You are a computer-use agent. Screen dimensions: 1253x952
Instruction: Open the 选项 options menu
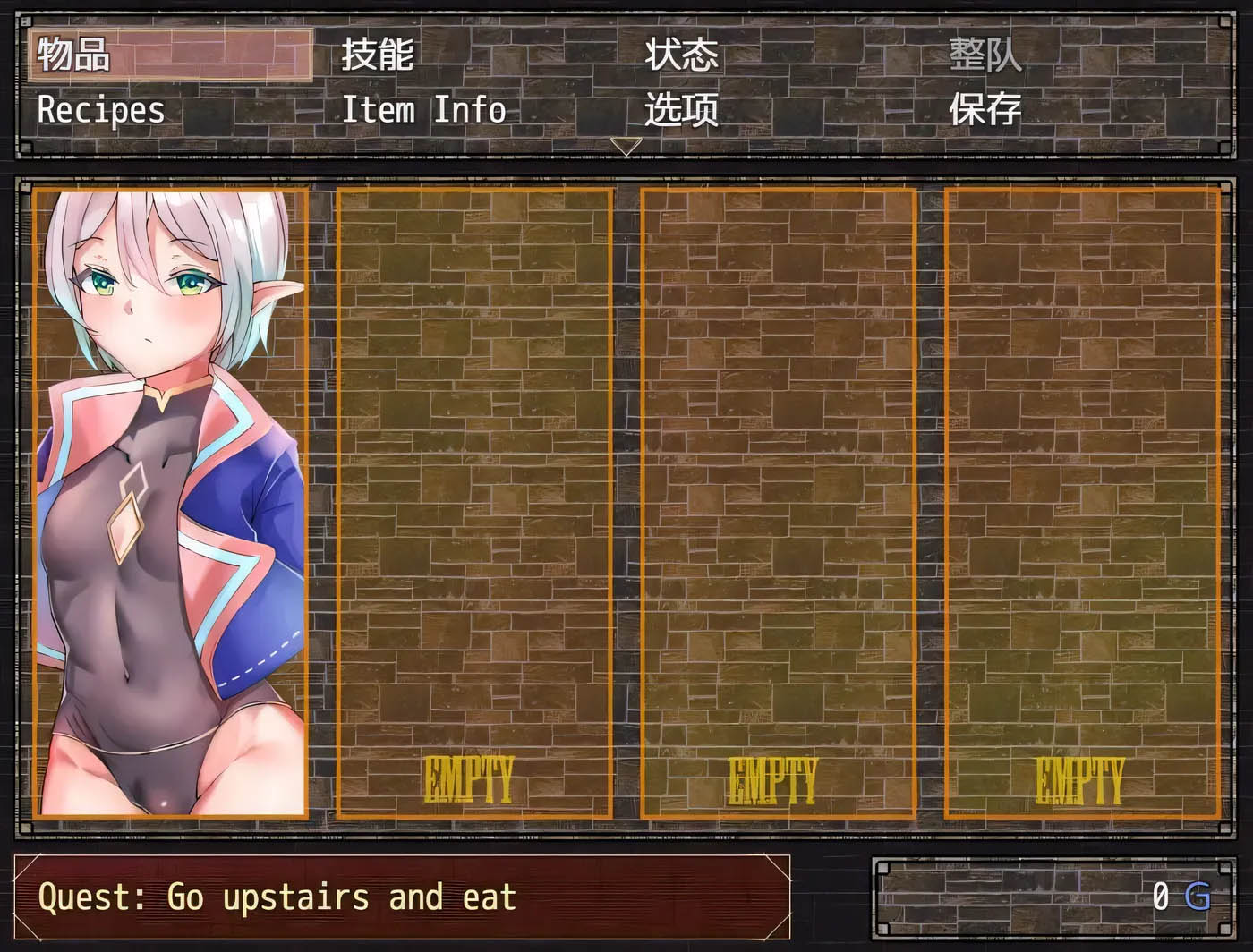click(x=682, y=110)
